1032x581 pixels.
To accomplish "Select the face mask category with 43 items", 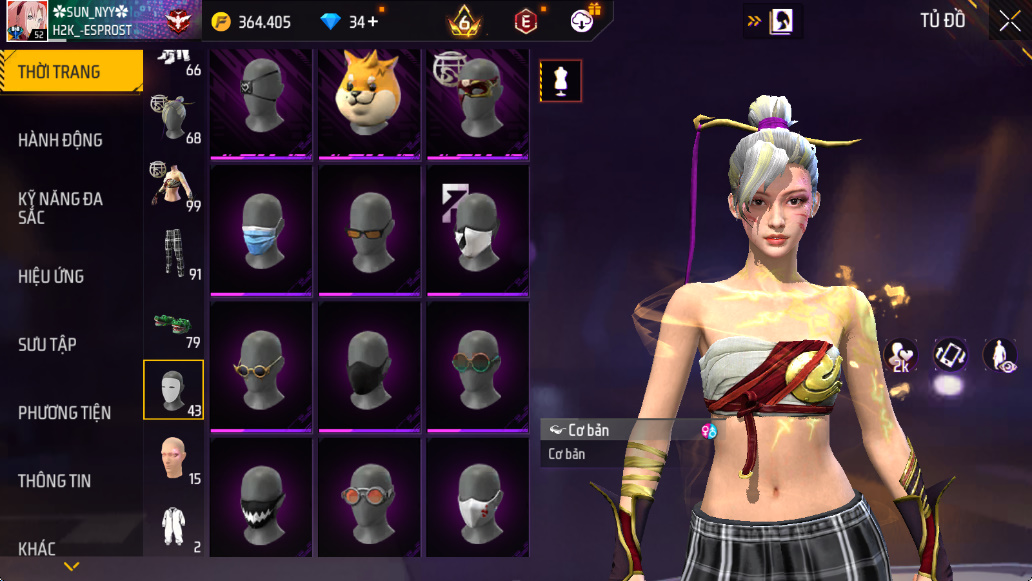I will [174, 390].
